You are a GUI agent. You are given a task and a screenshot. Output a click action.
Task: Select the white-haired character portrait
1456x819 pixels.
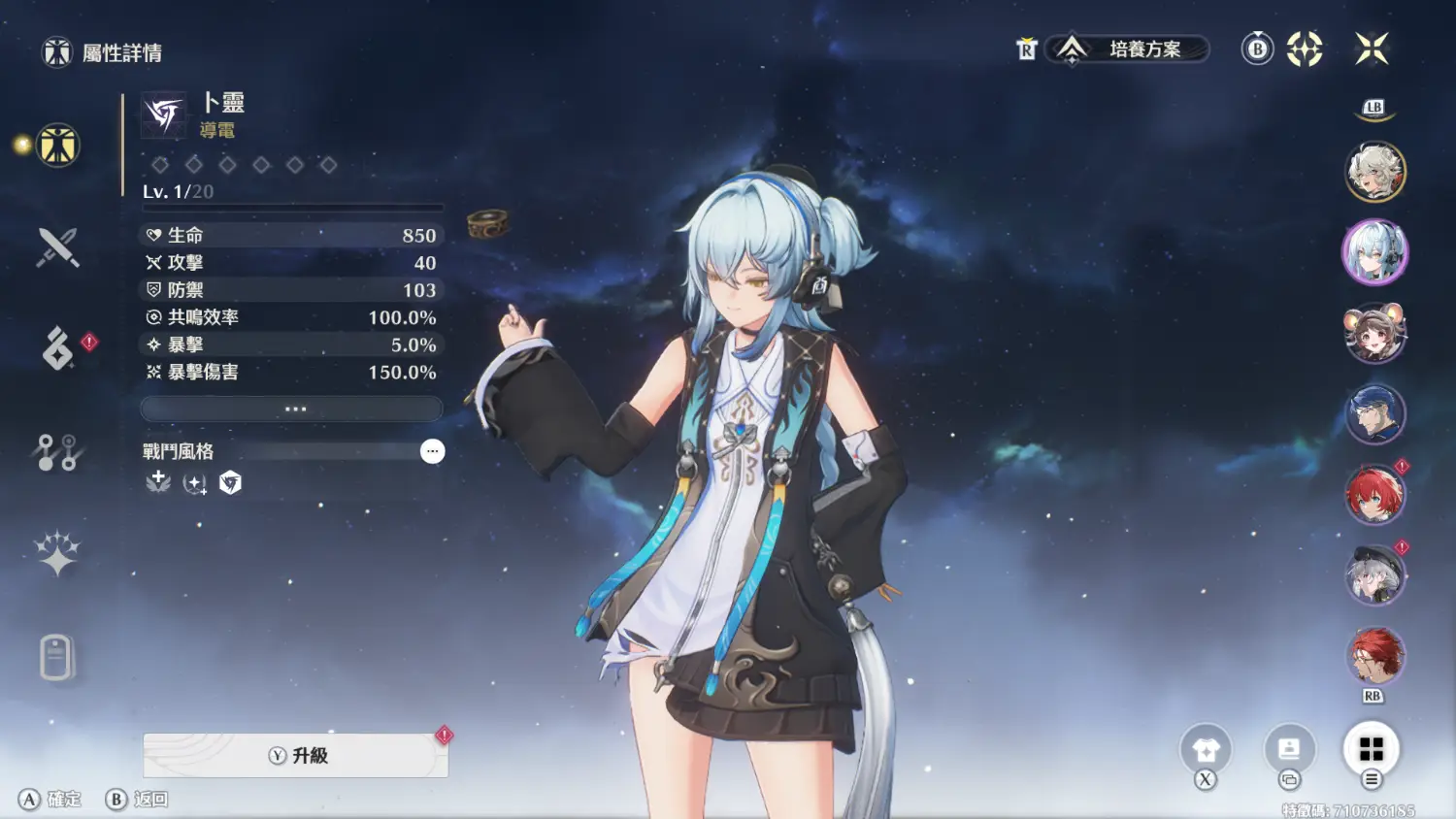(1374, 172)
